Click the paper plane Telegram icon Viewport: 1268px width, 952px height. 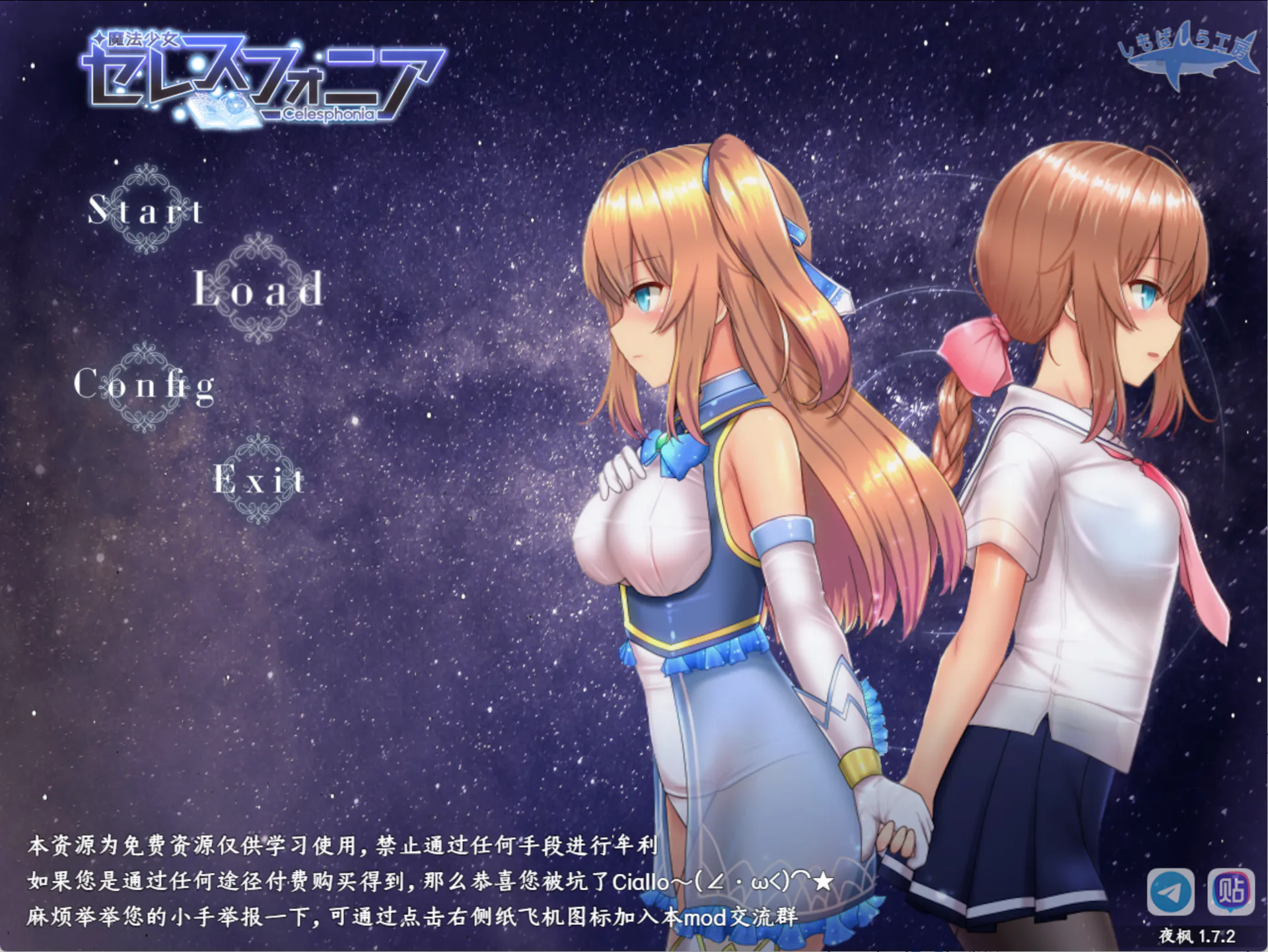(x=1170, y=891)
